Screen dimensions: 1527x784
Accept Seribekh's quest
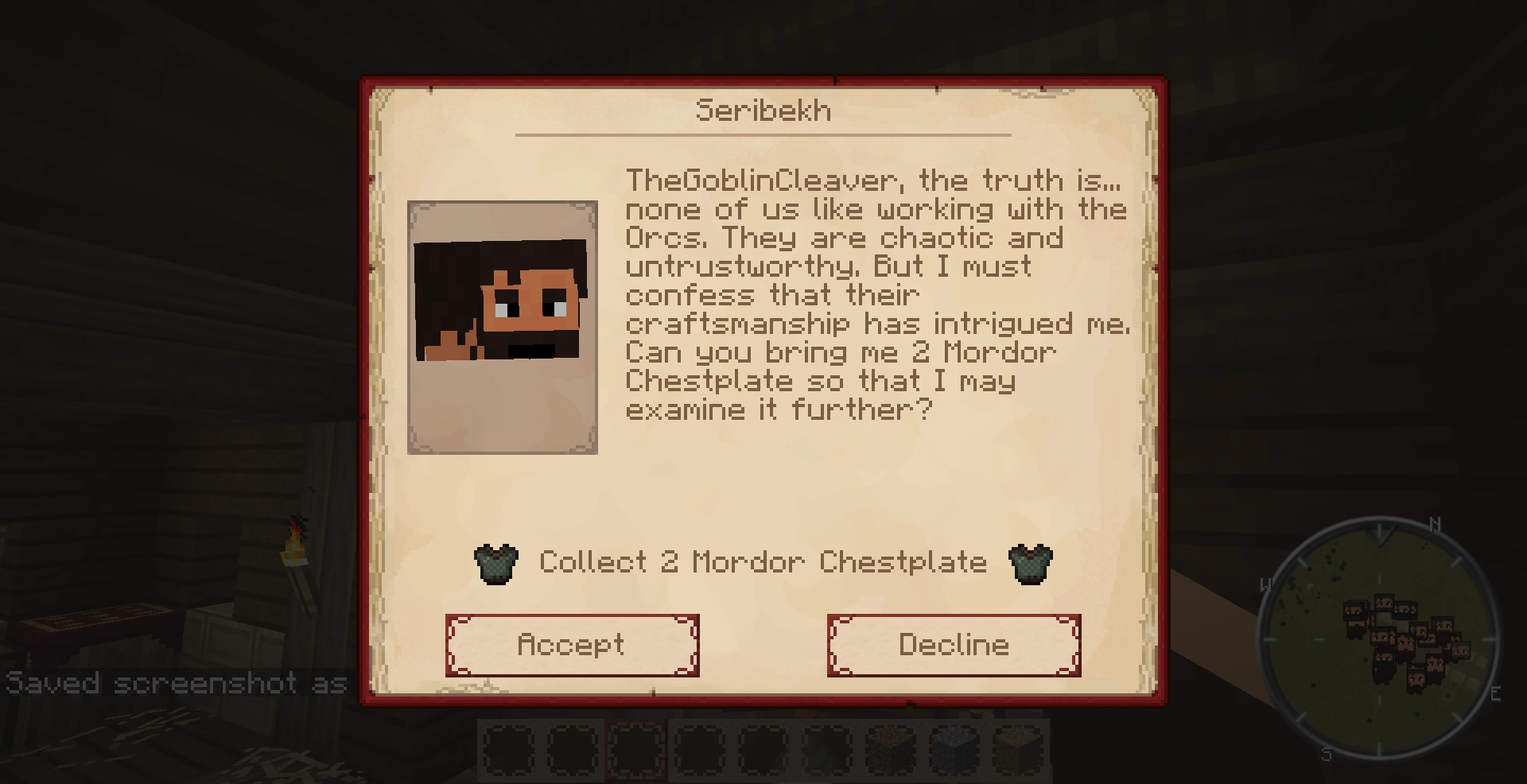point(572,645)
